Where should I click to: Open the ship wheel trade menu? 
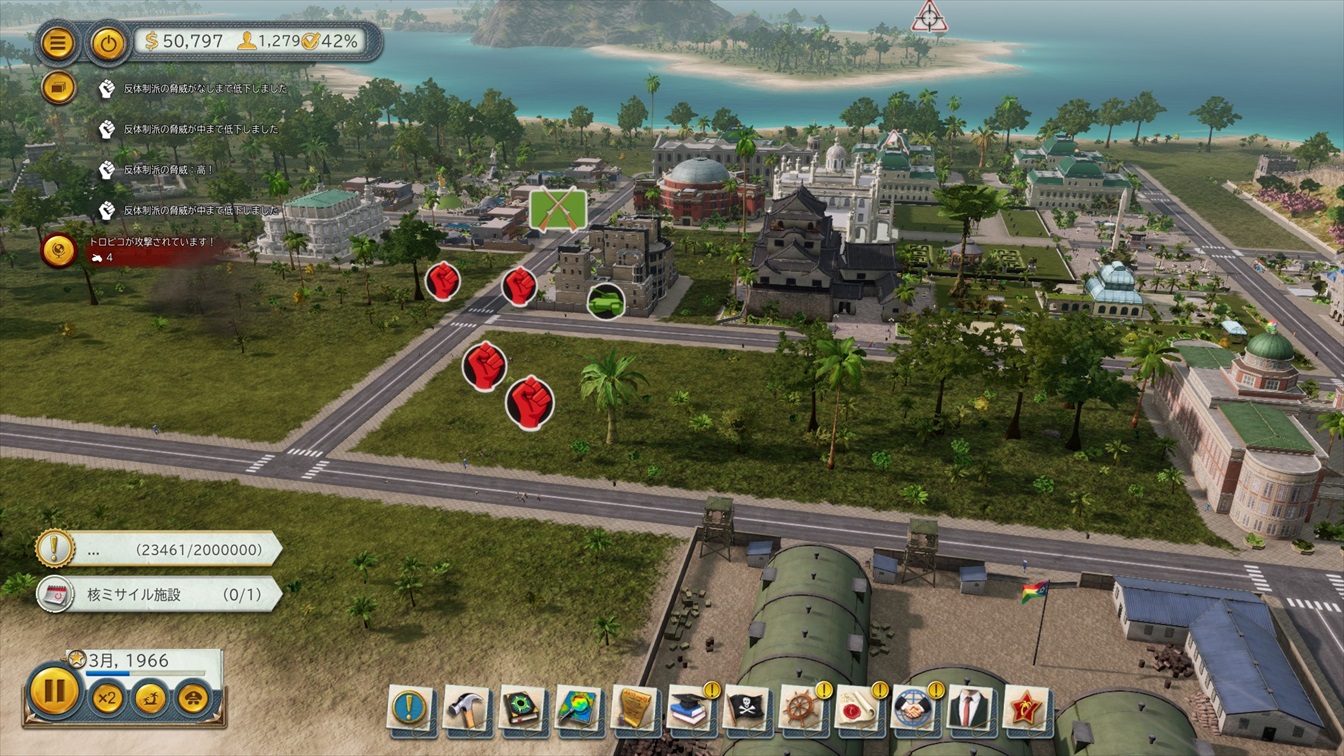coord(802,708)
